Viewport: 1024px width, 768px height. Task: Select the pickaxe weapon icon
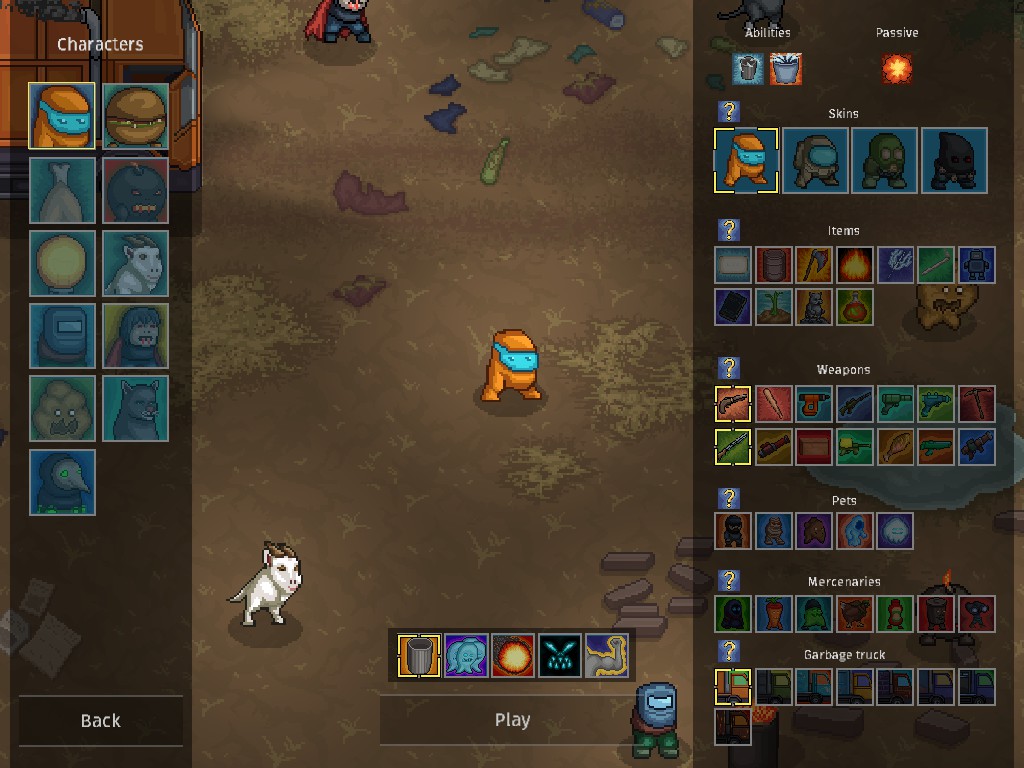(977, 405)
